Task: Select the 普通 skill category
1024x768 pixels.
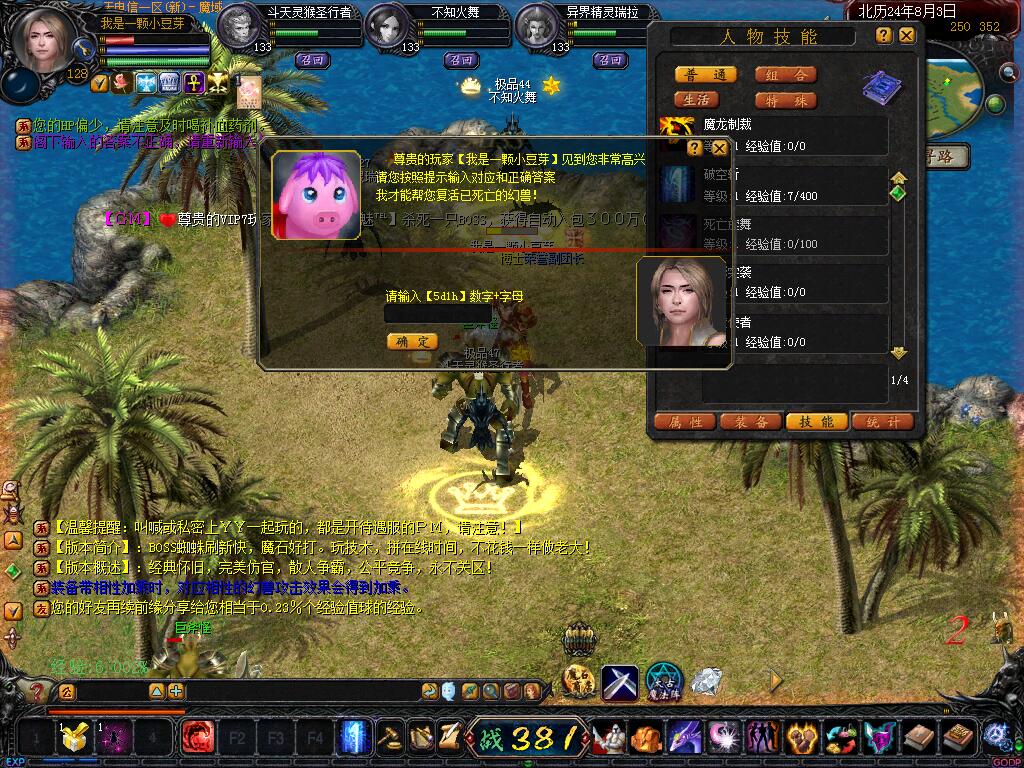Action: click(706, 75)
